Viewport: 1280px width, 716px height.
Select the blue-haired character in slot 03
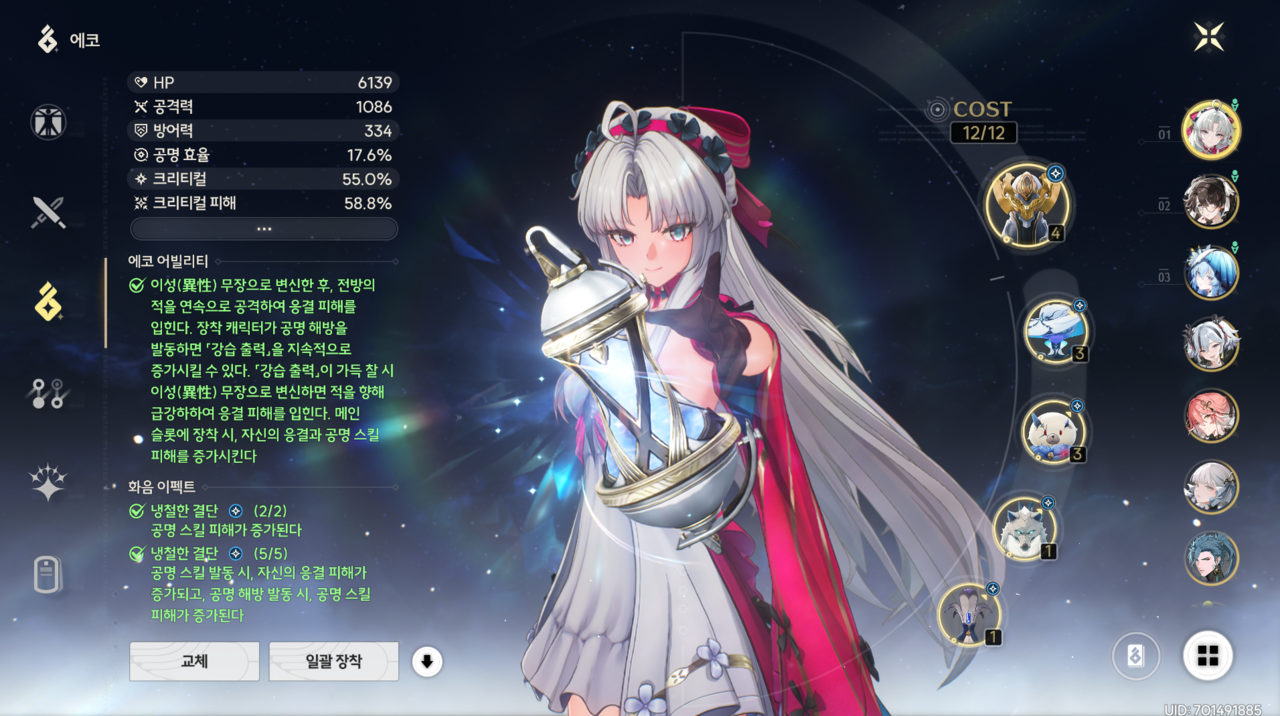pyautogui.click(x=1211, y=272)
